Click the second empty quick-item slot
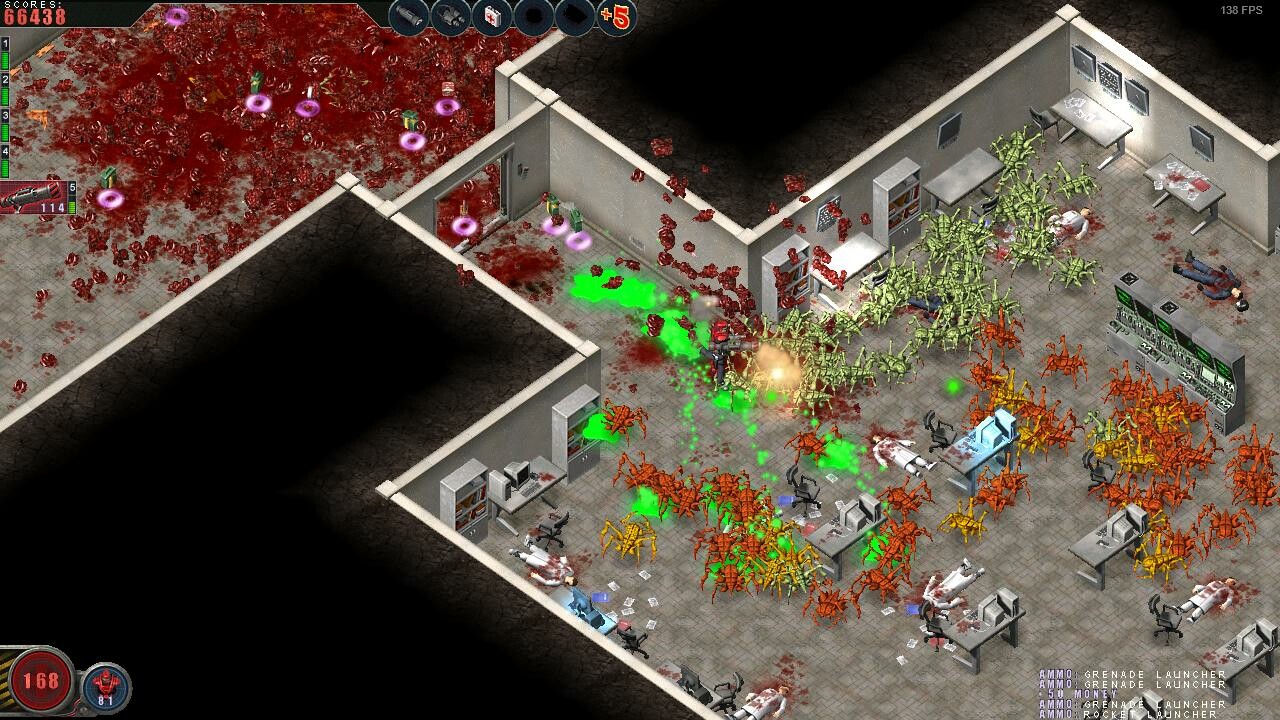 tap(574, 16)
